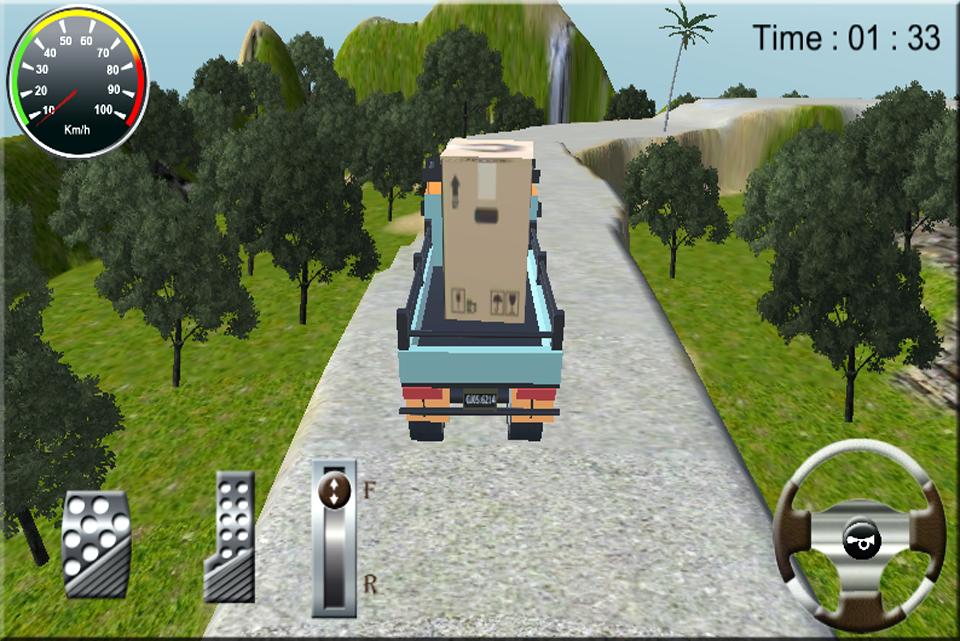Step on the accelerator pedal
Image resolution: width=960 pixels, height=641 pixels.
coord(230,536)
